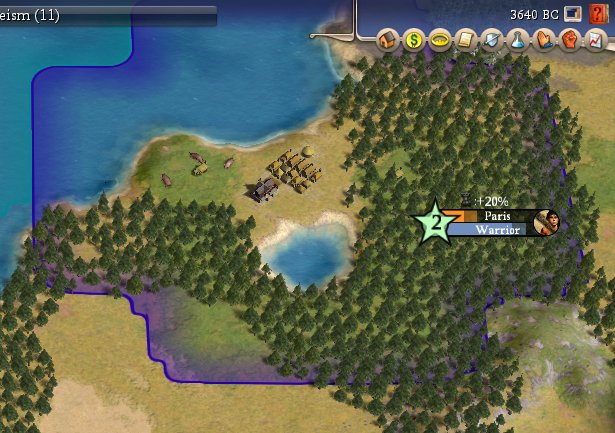
Task: Open the Military Advisor shield icon
Action: click(490, 41)
